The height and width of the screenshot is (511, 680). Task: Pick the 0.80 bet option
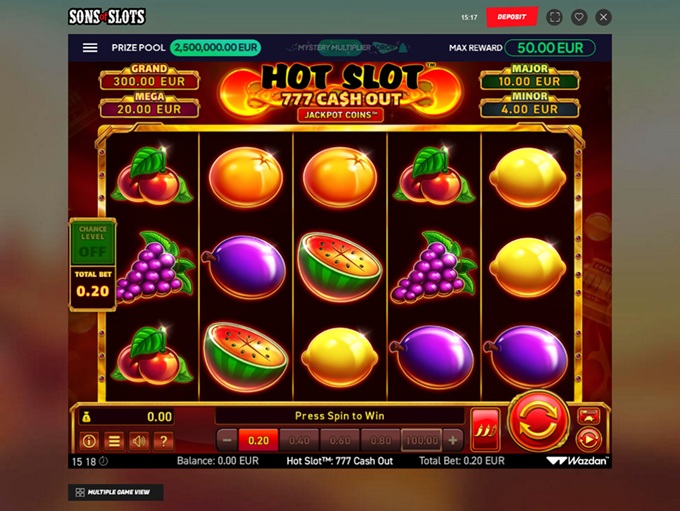tap(380, 440)
